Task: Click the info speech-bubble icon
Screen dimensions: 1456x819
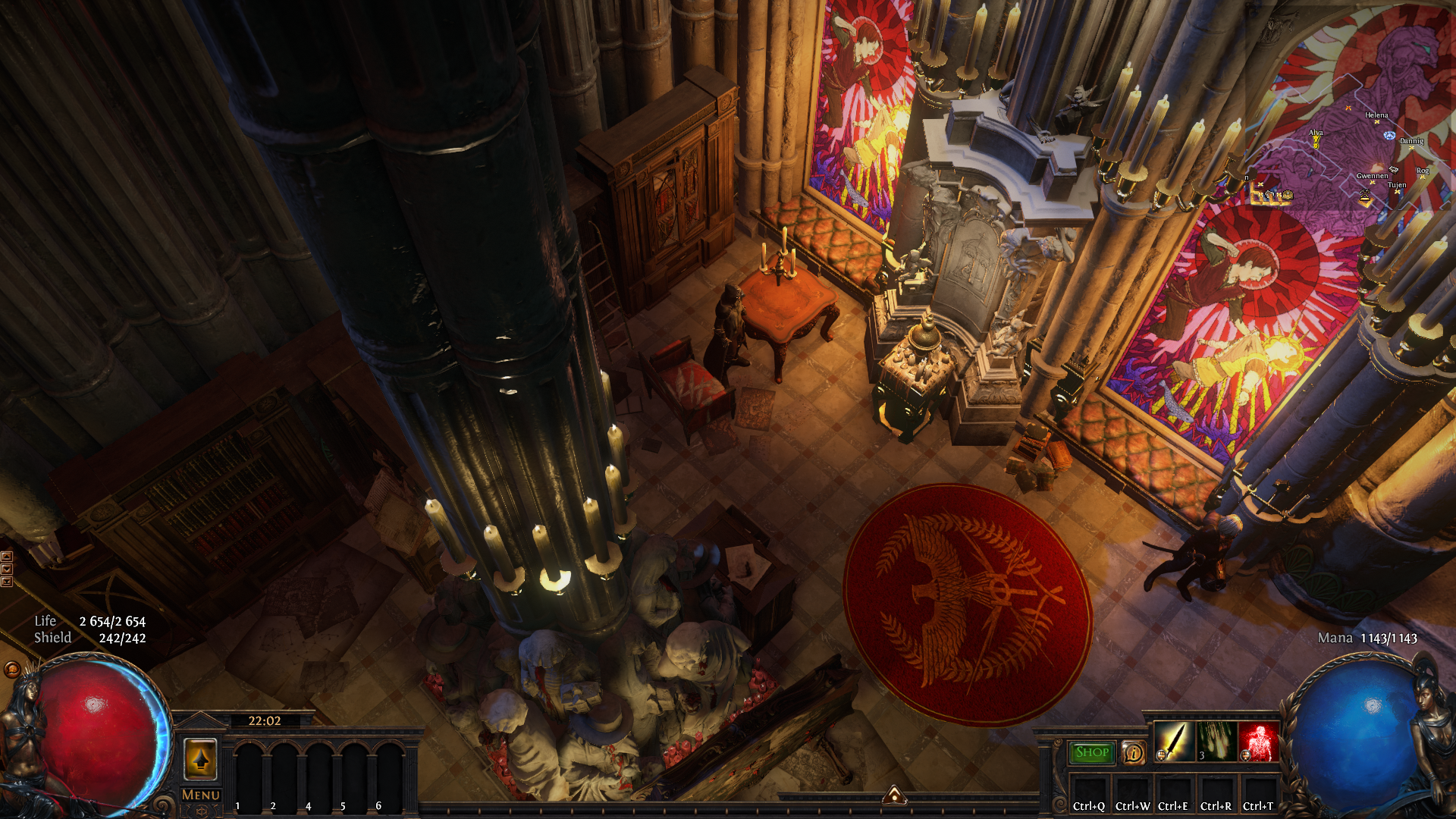Action: pos(1133,752)
